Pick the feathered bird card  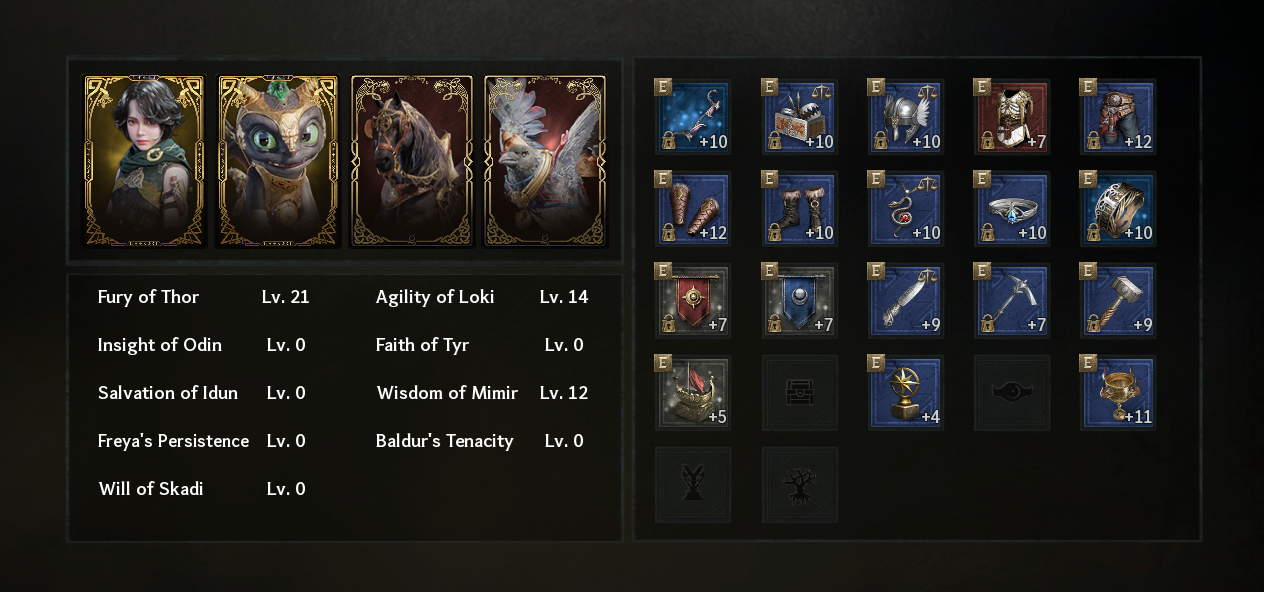click(x=545, y=160)
